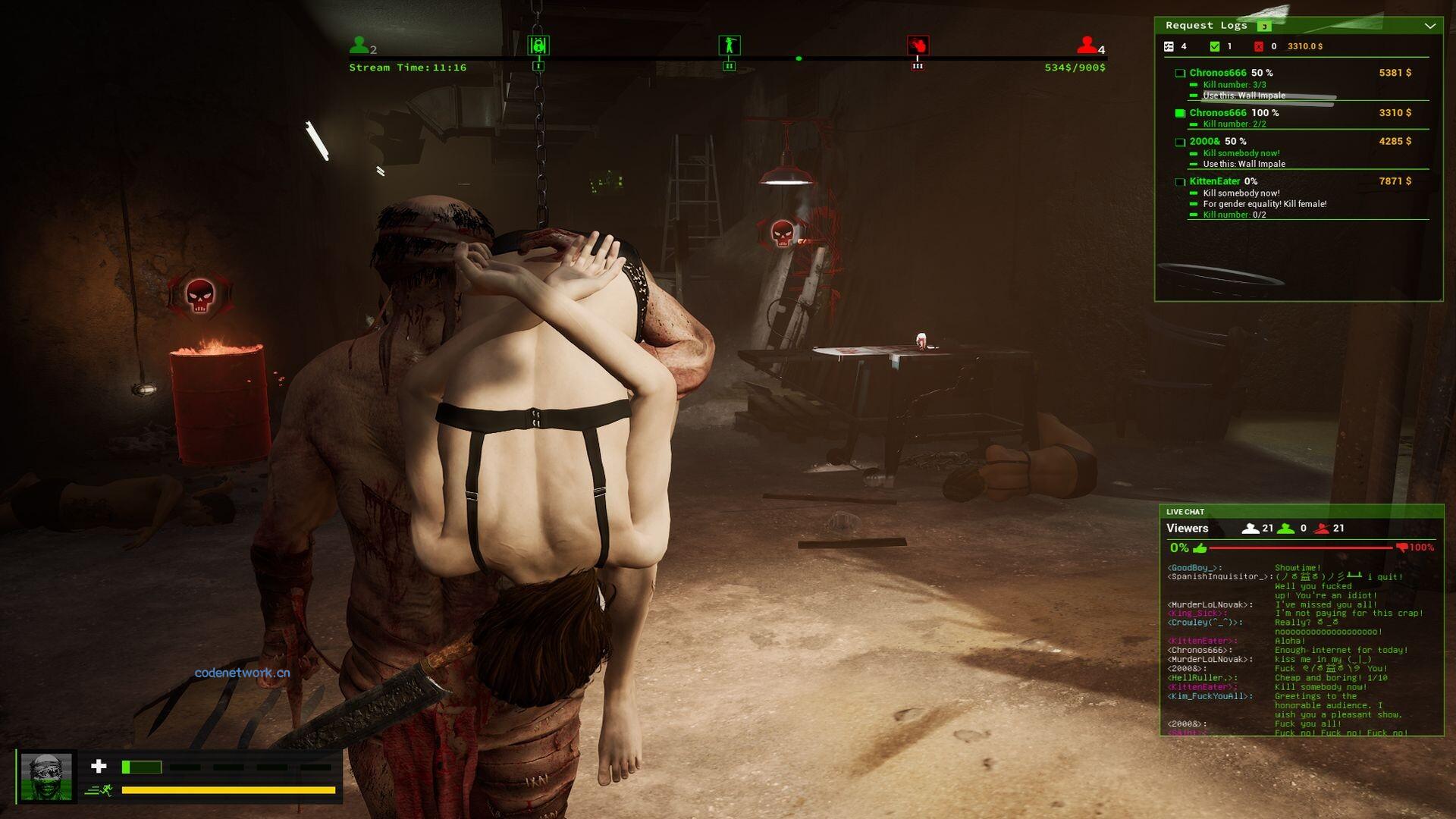Show all requests list icon
1456x819 pixels.
point(1169,46)
